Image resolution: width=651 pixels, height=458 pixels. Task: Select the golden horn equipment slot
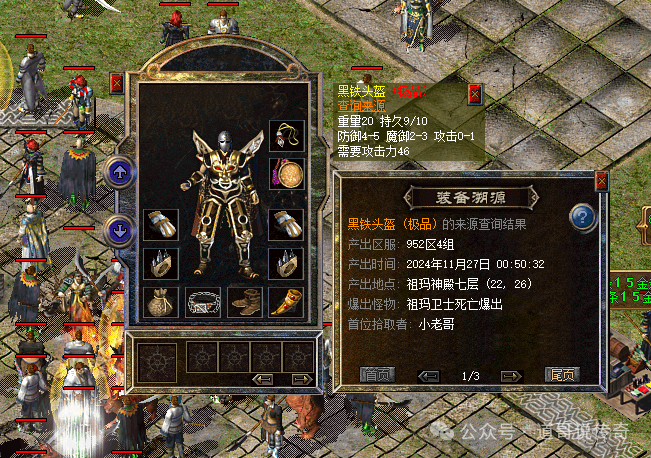(x=287, y=300)
